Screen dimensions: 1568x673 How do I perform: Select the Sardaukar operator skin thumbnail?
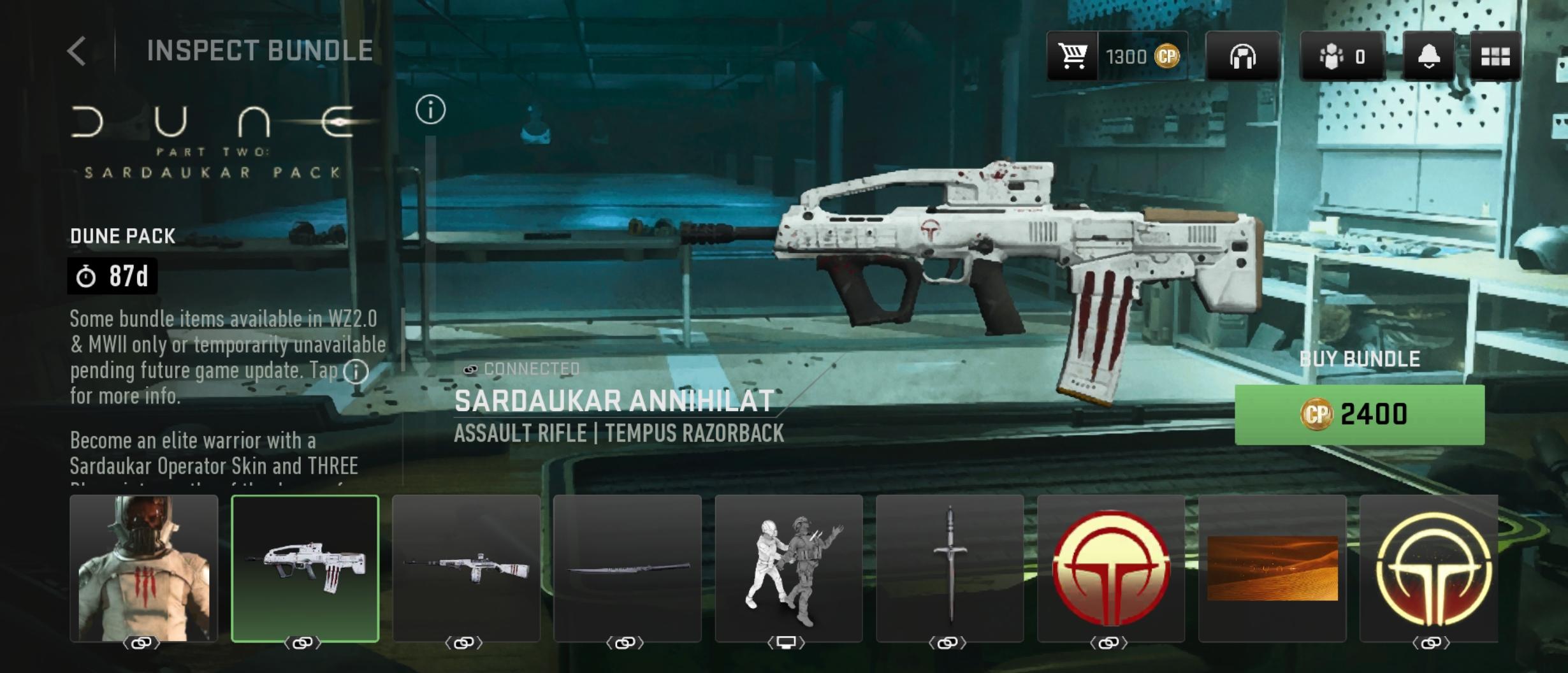tap(143, 568)
